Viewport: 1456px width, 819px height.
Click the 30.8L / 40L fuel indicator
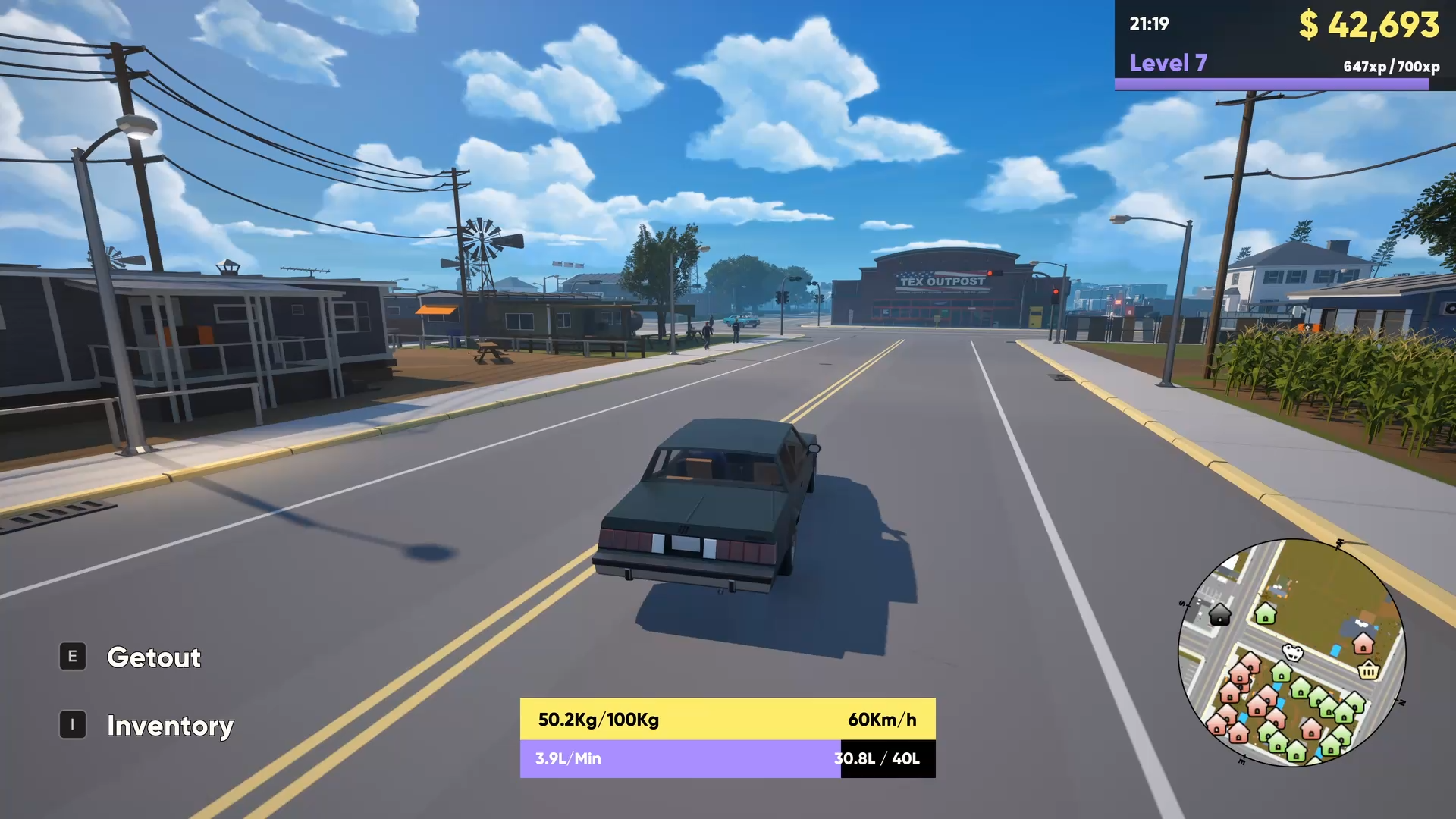click(x=877, y=758)
